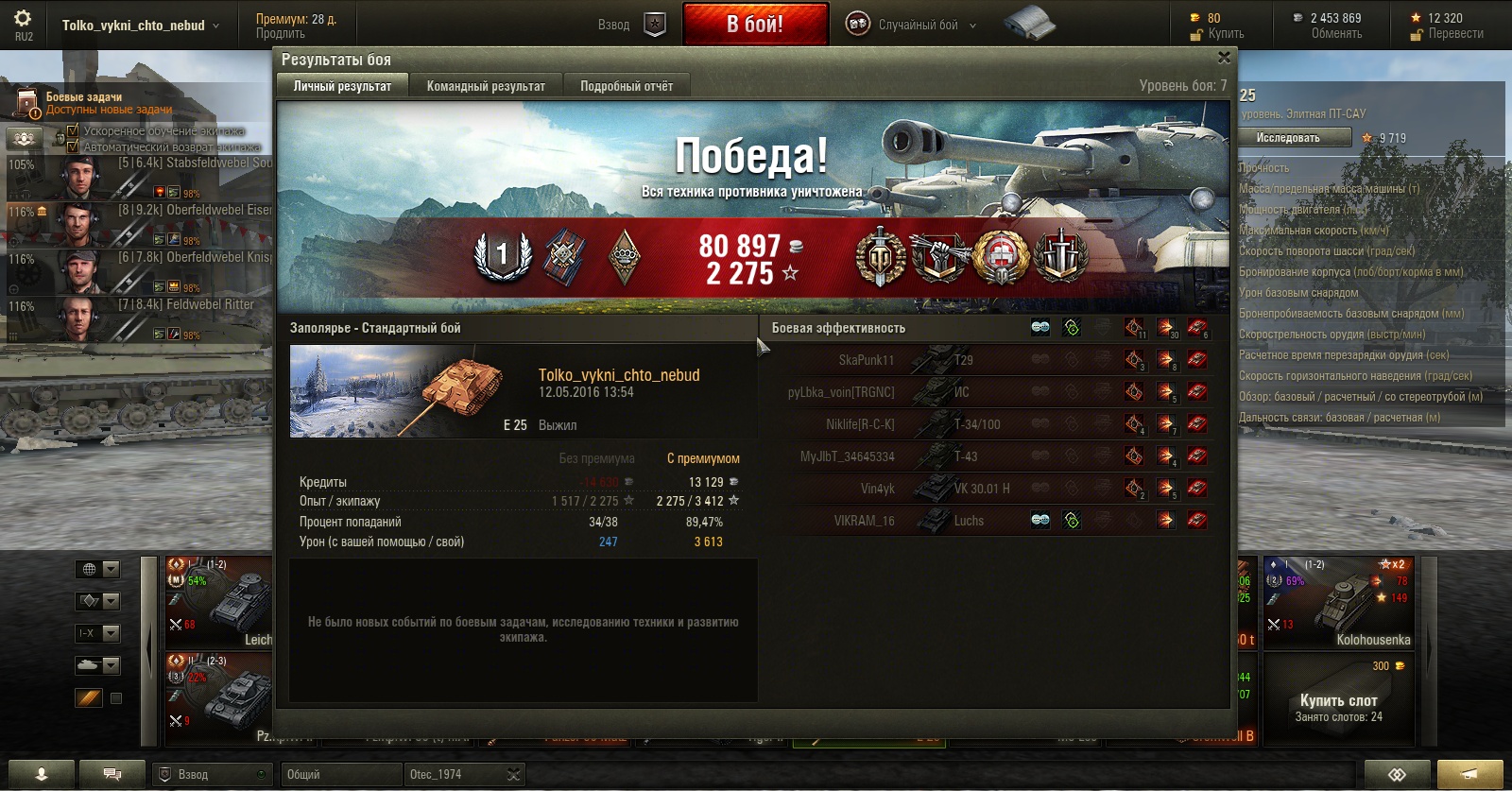1512x791 pixels.
Task: Close the Otec_1974 chat tab
Action: coord(513,775)
